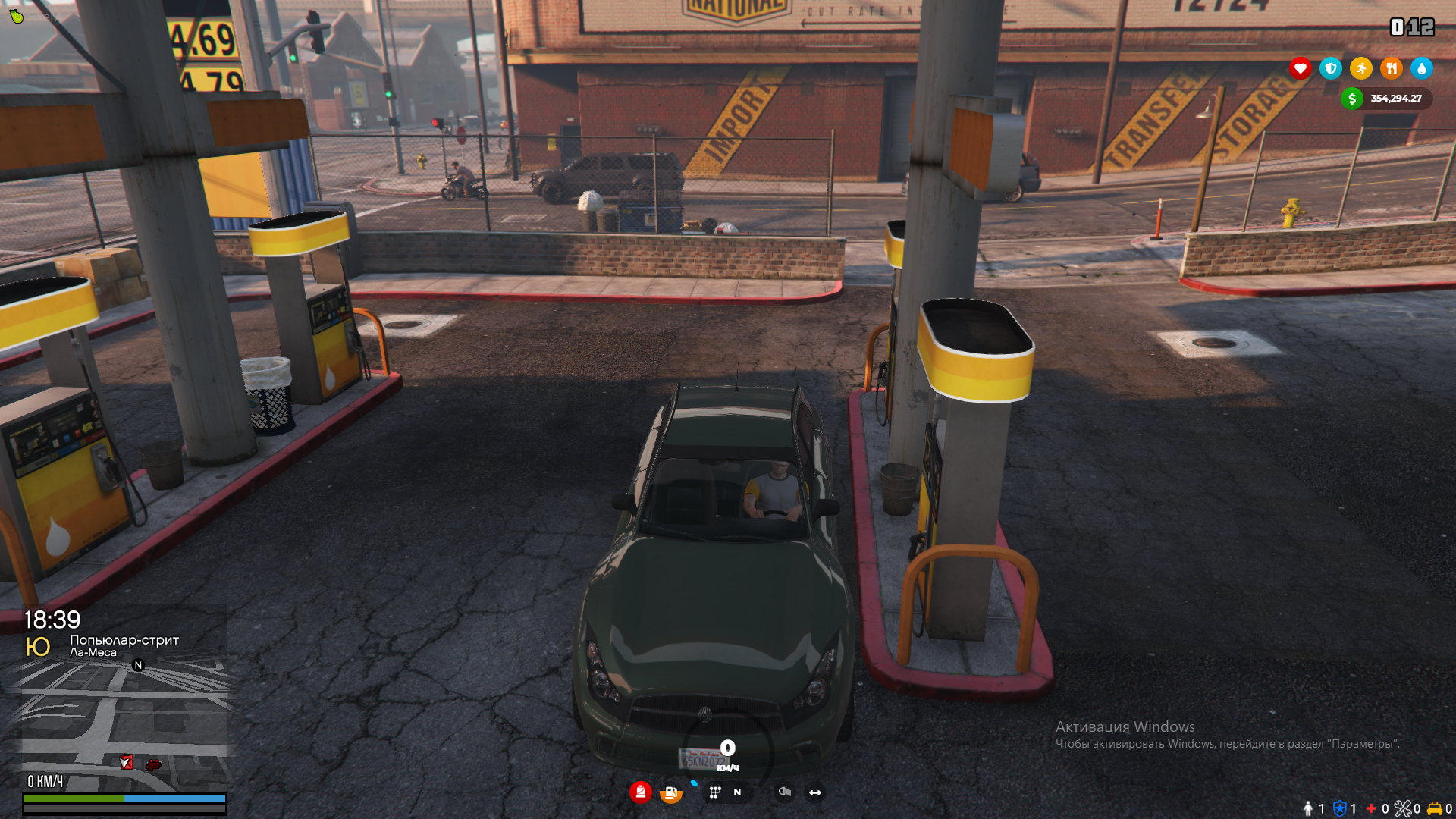Click the yellow running stamina icon
Screen dimensions: 1456x819
[1361, 69]
